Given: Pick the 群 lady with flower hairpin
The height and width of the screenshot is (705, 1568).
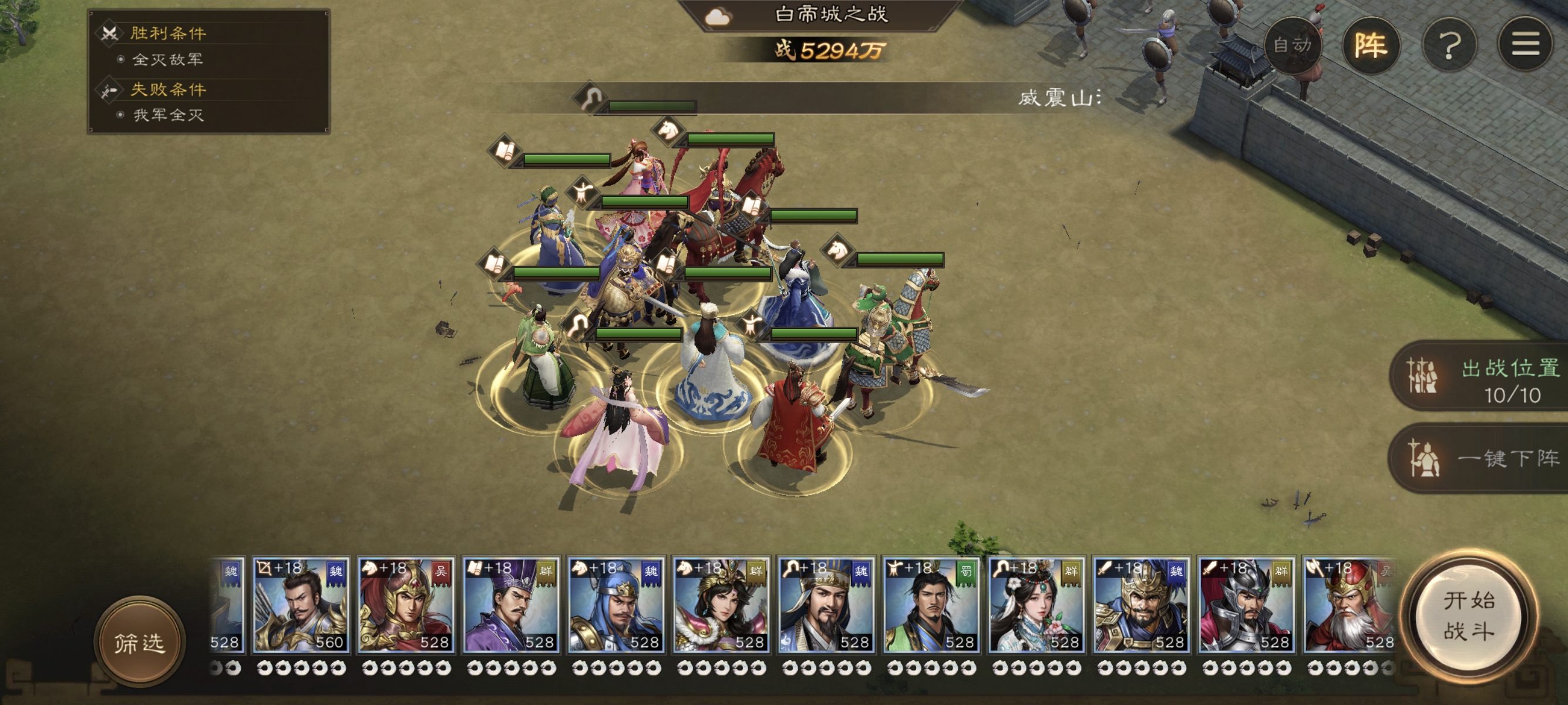Looking at the screenshot, I should pos(1037,605).
